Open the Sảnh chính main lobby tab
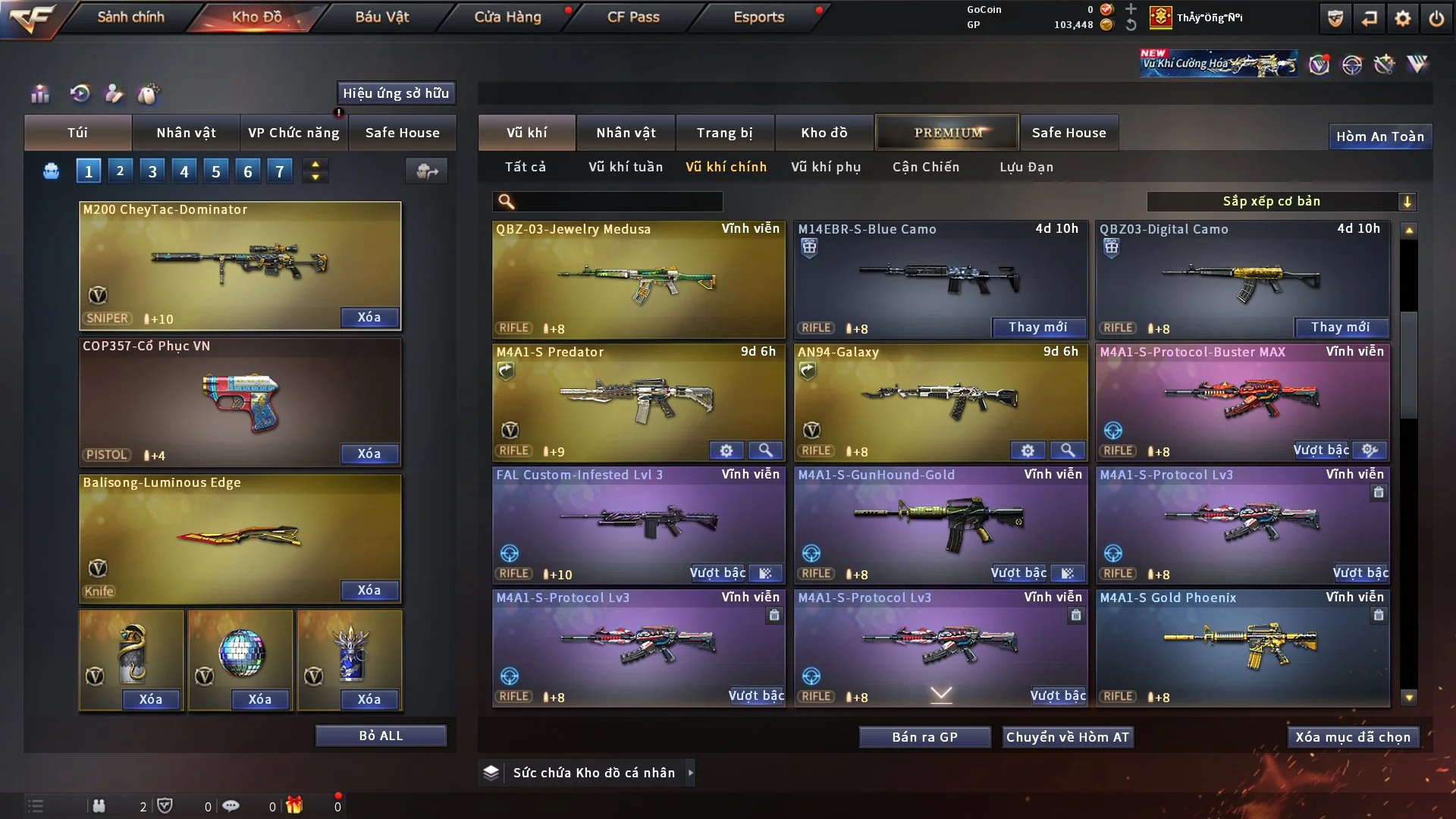The height and width of the screenshot is (819, 1456). click(x=130, y=17)
